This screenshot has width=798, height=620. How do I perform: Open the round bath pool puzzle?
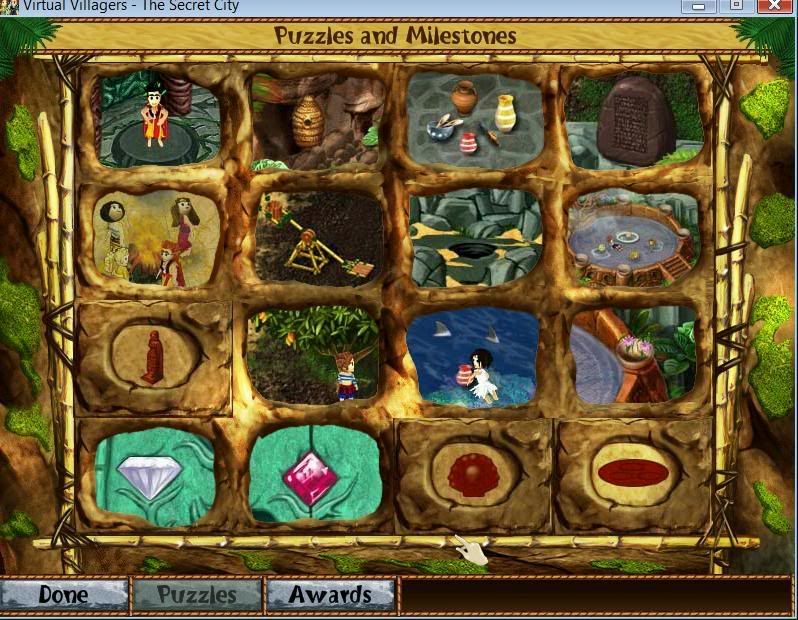coord(631,238)
